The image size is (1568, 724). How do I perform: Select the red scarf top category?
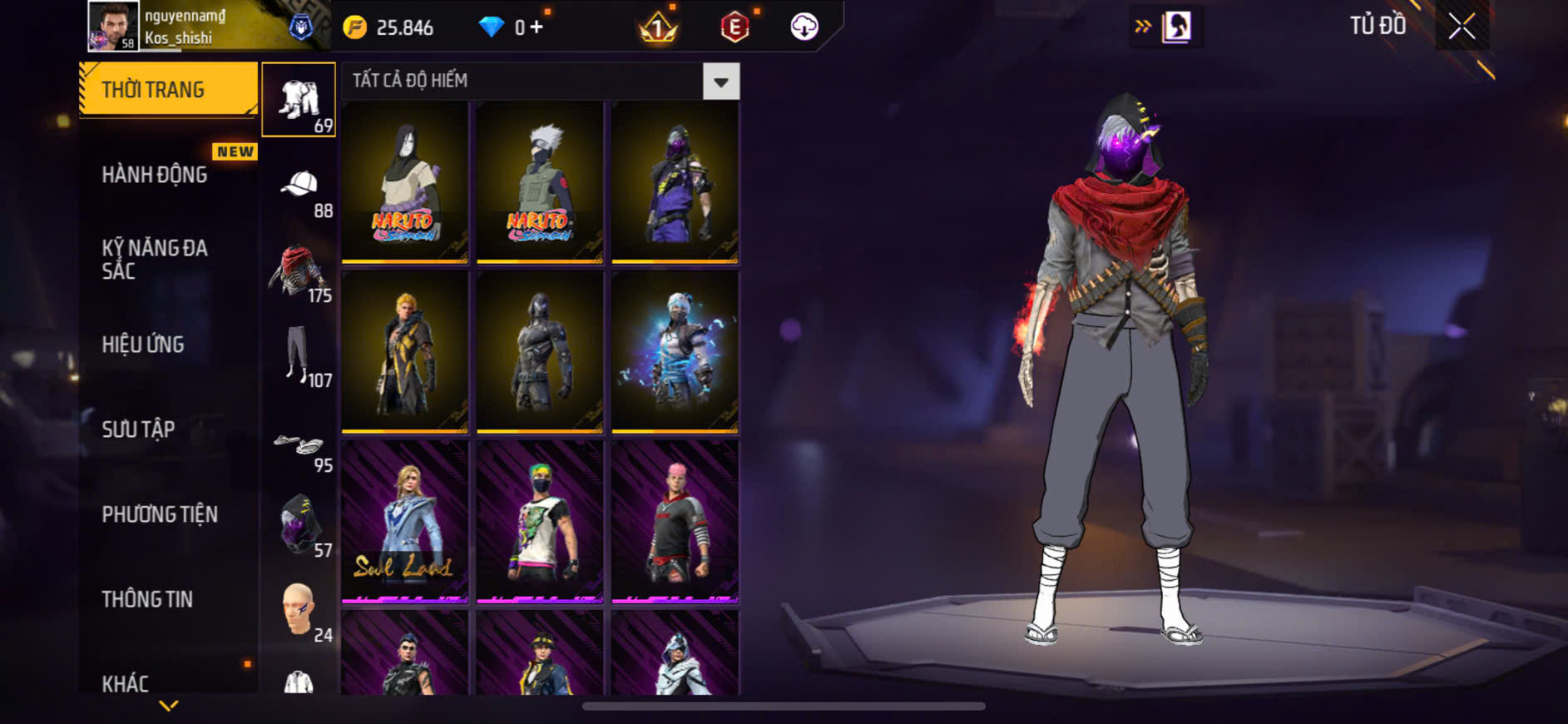(298, 270)
